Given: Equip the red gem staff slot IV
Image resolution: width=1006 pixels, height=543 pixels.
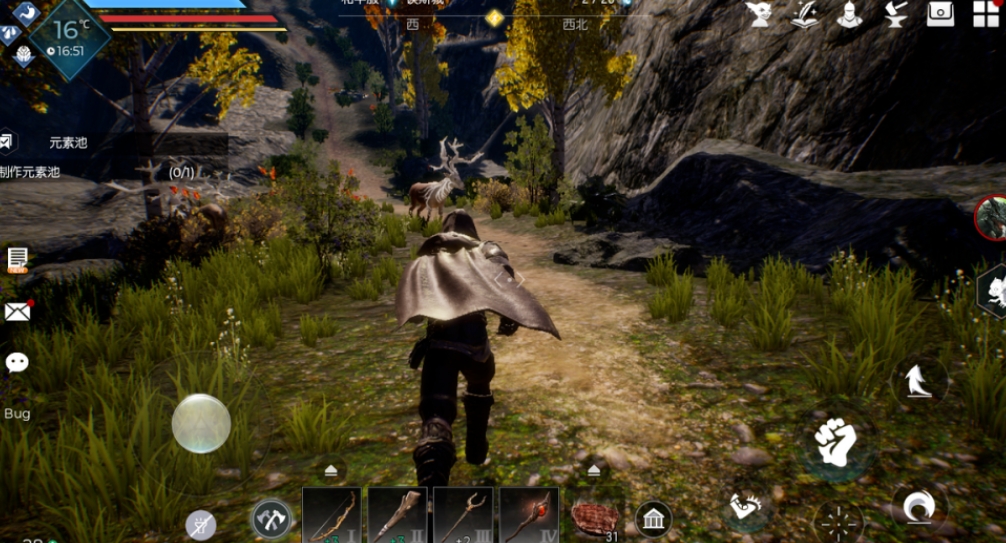Looking at the screenshot, I should pyautogui.click(x=529, y=516).
